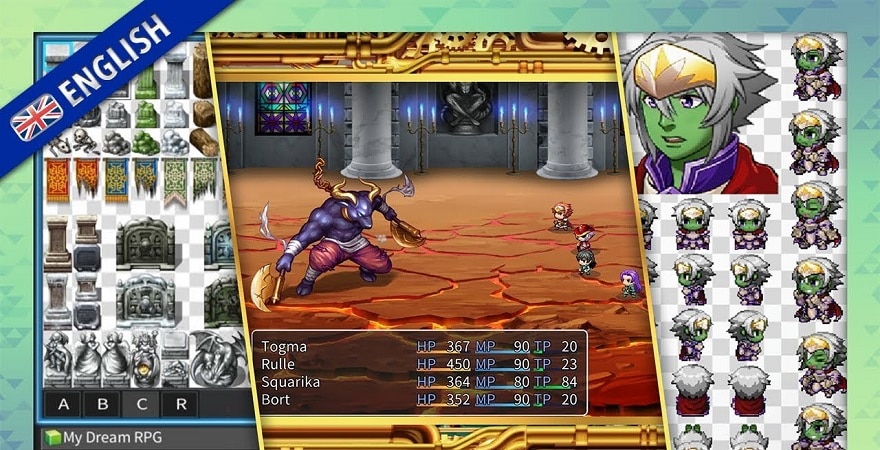Open tileset tab B
The image size is (880, 450).
click(x=103, y=405)
